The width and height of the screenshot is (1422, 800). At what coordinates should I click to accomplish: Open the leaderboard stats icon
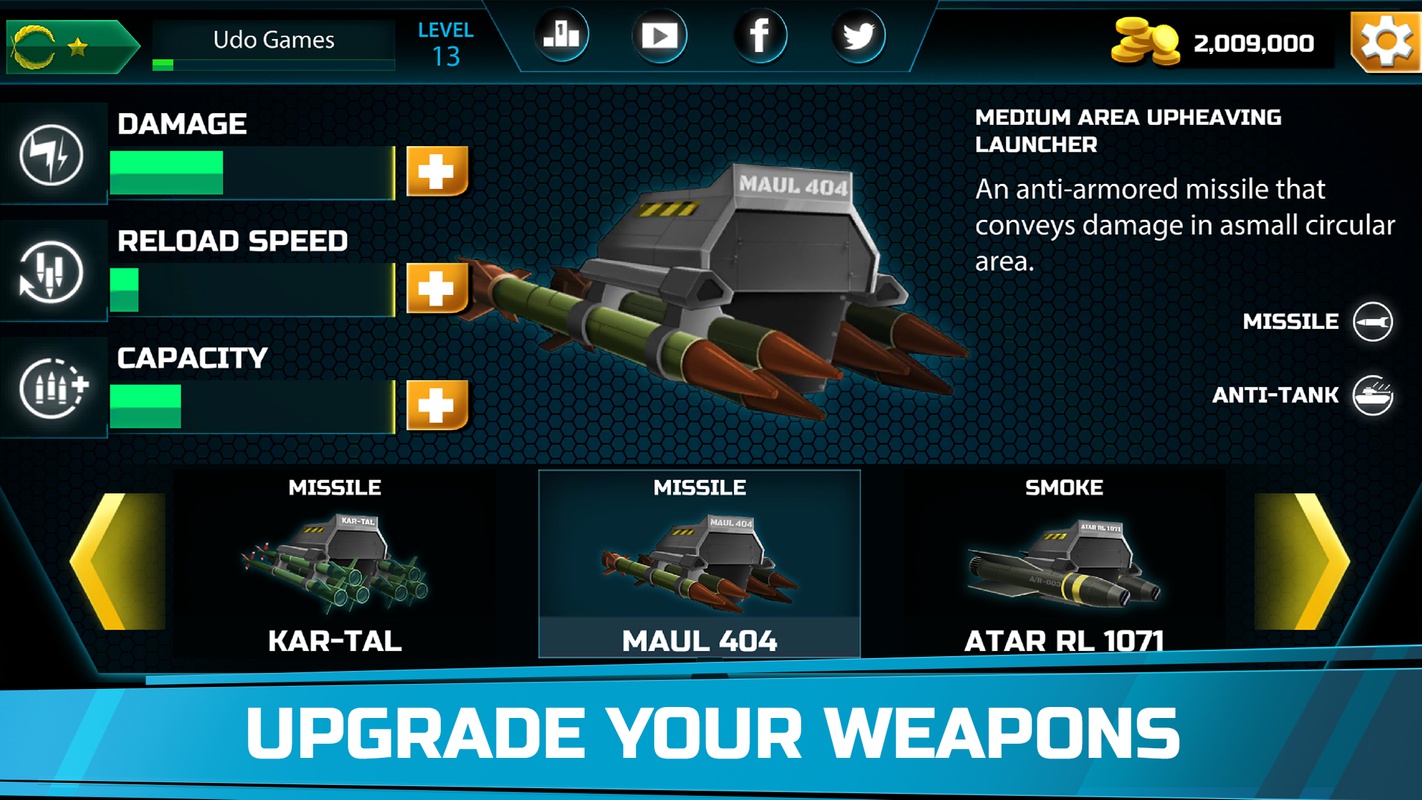click(x=561, y=37)
